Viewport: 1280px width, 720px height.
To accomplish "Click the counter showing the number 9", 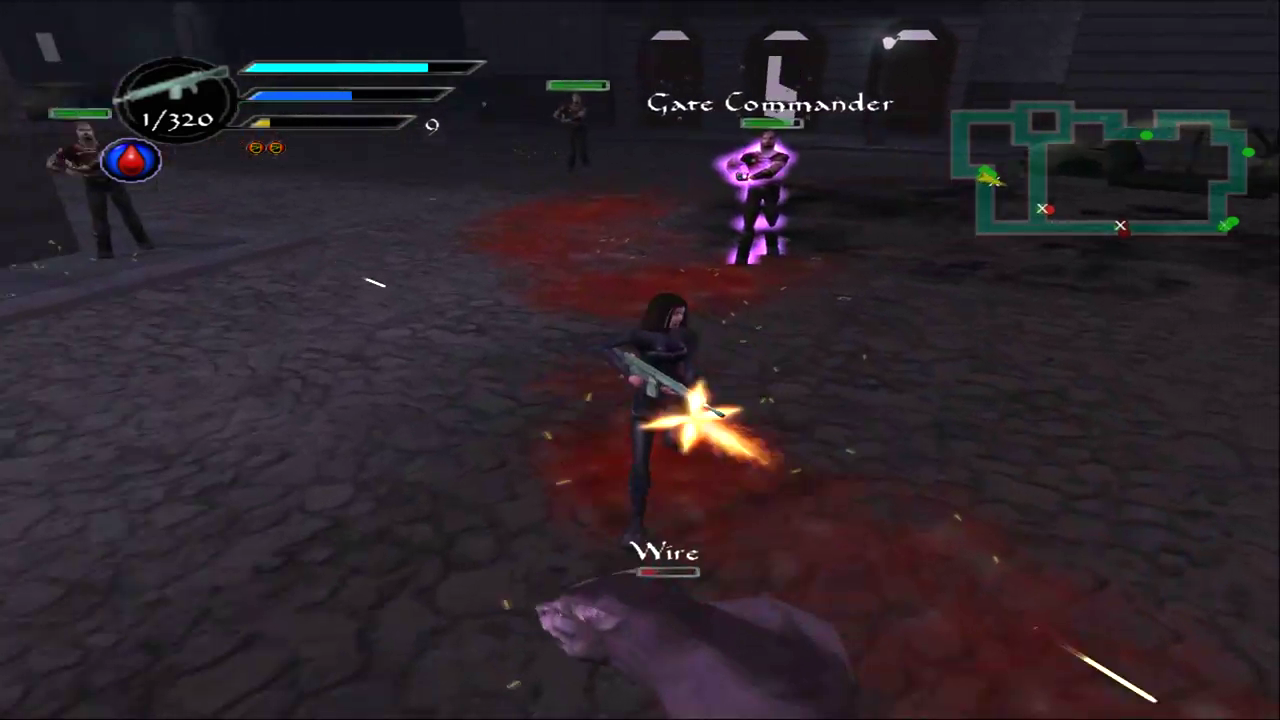I will 431,125.
